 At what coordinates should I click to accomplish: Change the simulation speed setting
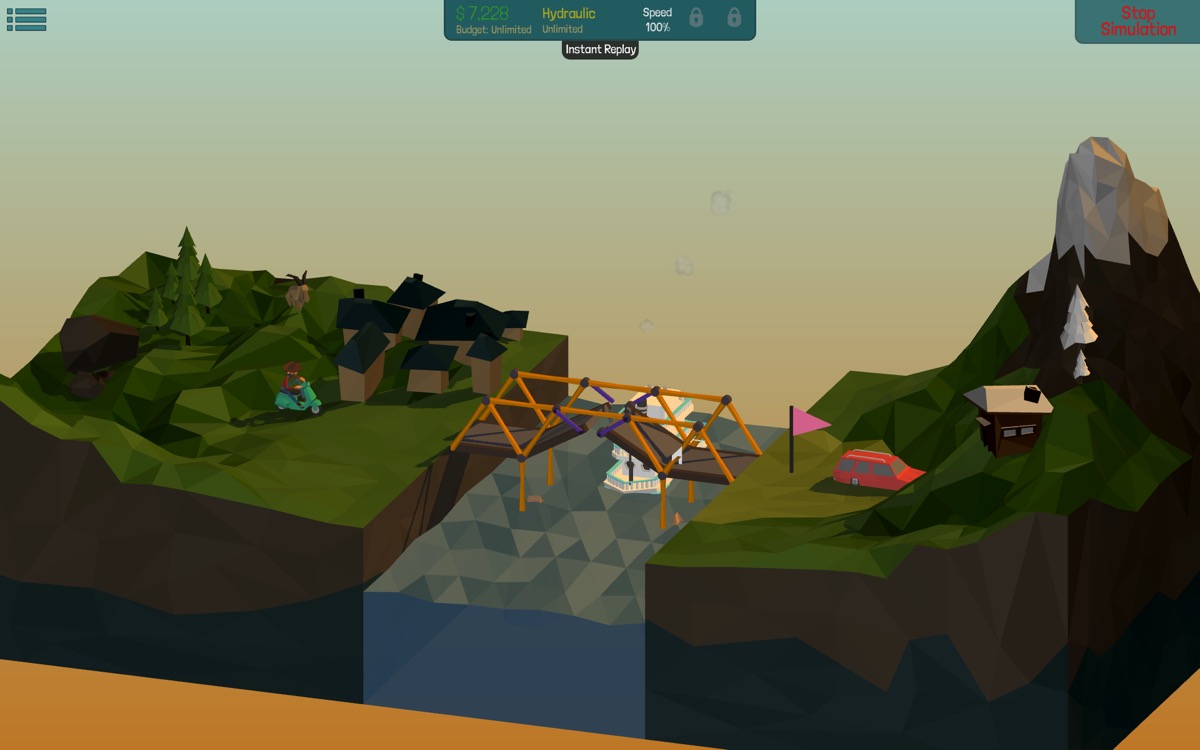[x=657, y=20]
